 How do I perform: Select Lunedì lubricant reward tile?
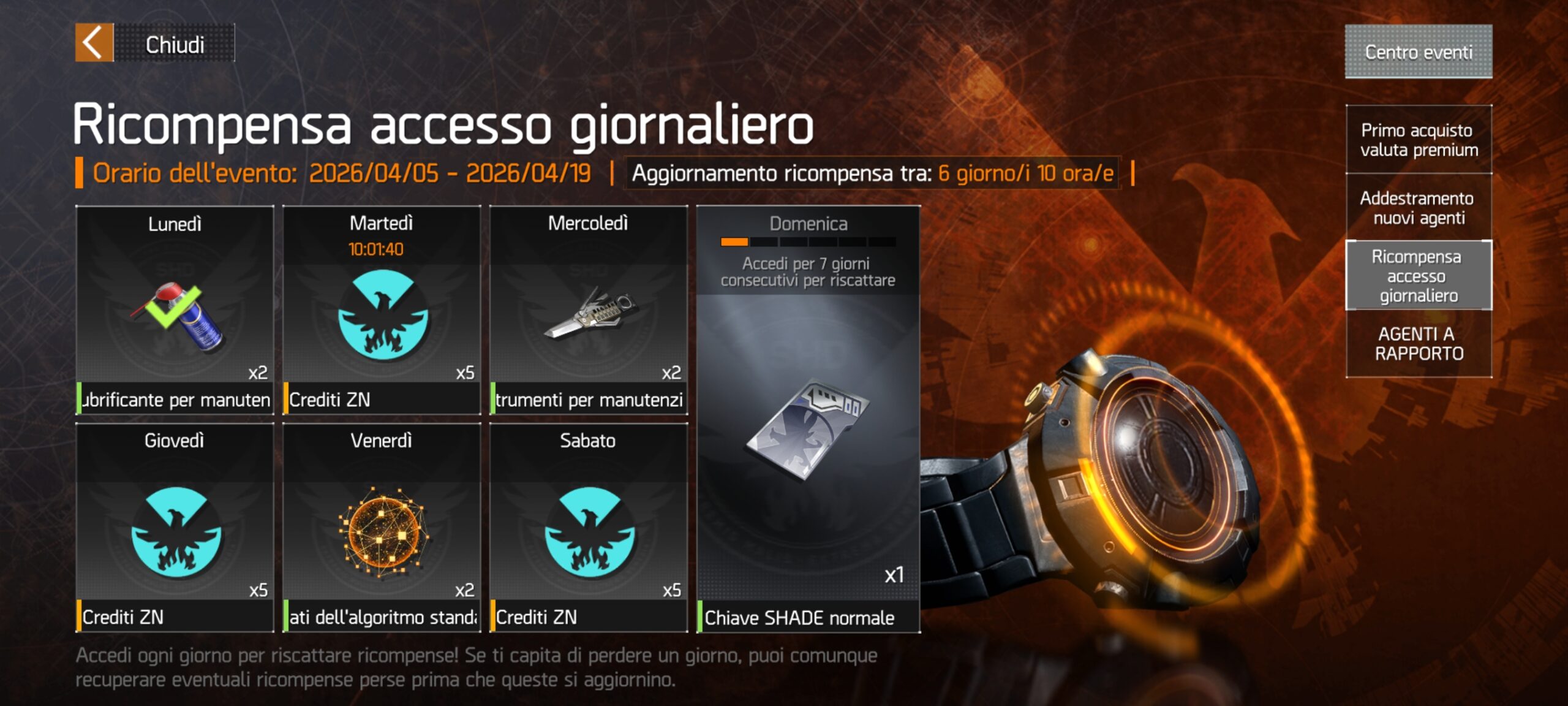[x=175, y=310]
